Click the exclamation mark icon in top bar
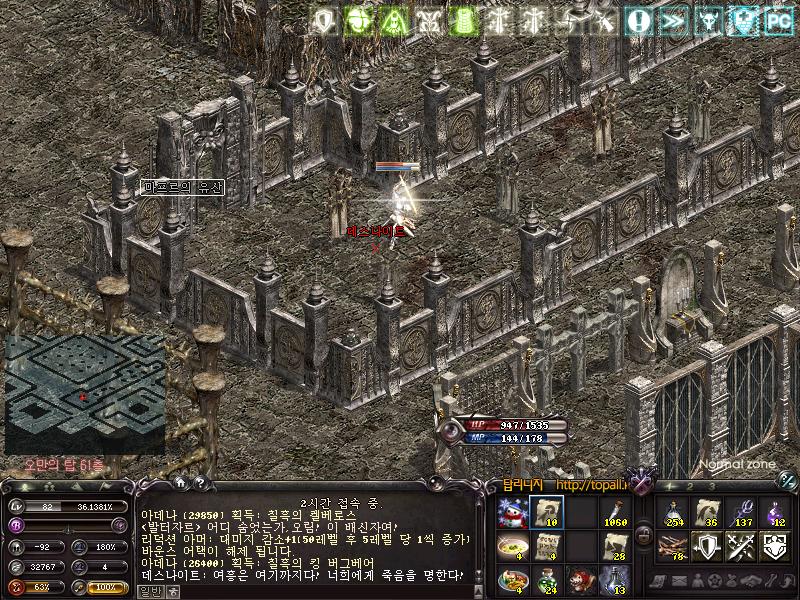Viewport: 800px width, 600px height. coord(638,20)
